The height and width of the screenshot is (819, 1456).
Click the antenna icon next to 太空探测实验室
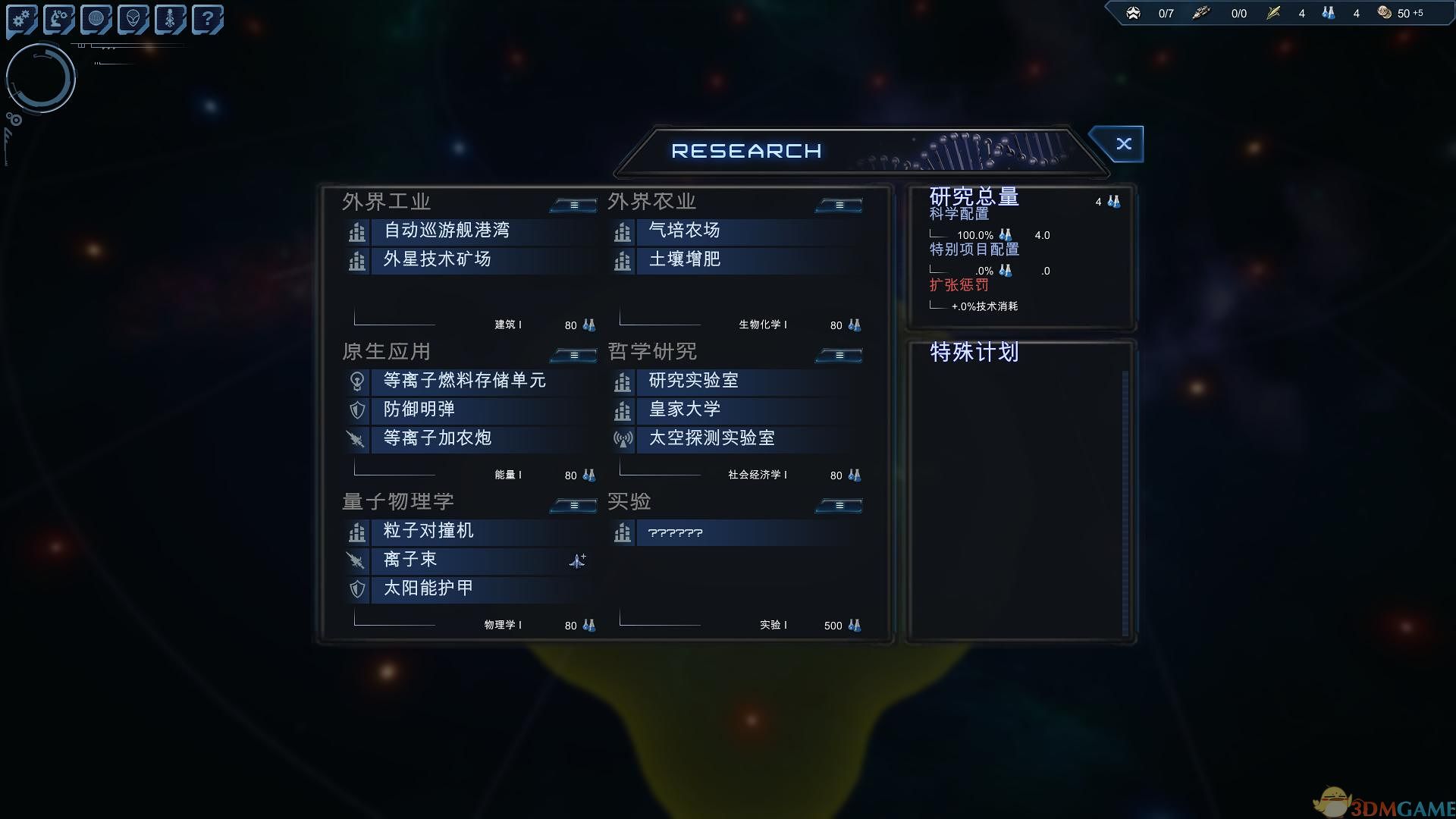point(623,438)
